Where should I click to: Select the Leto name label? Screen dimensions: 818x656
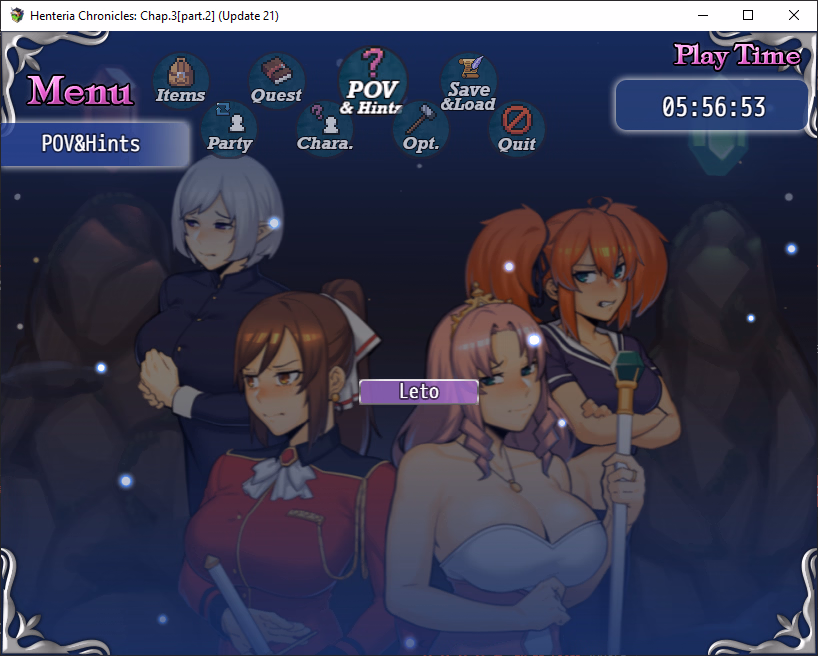(x=418, y=392)
